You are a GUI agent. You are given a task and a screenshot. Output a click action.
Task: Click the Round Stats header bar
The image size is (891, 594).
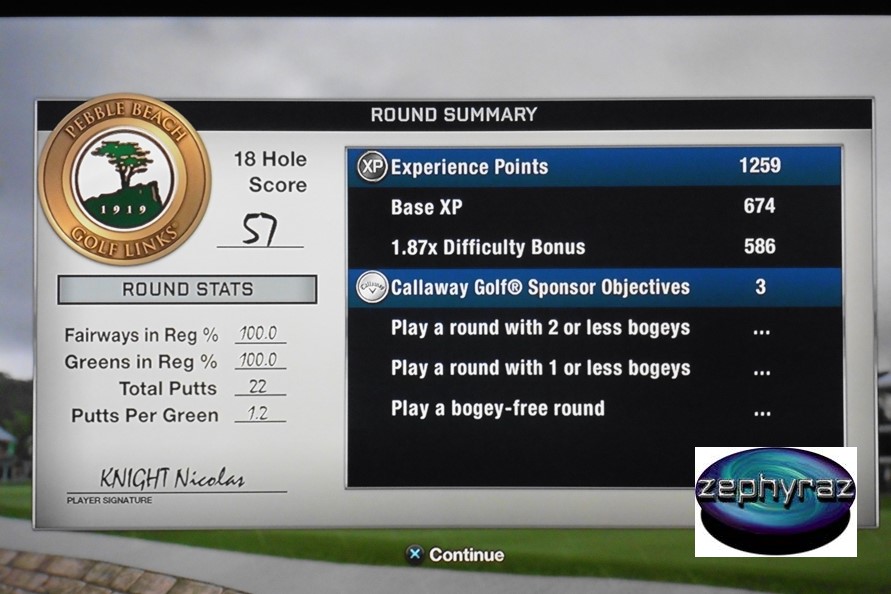click(187, 290)
